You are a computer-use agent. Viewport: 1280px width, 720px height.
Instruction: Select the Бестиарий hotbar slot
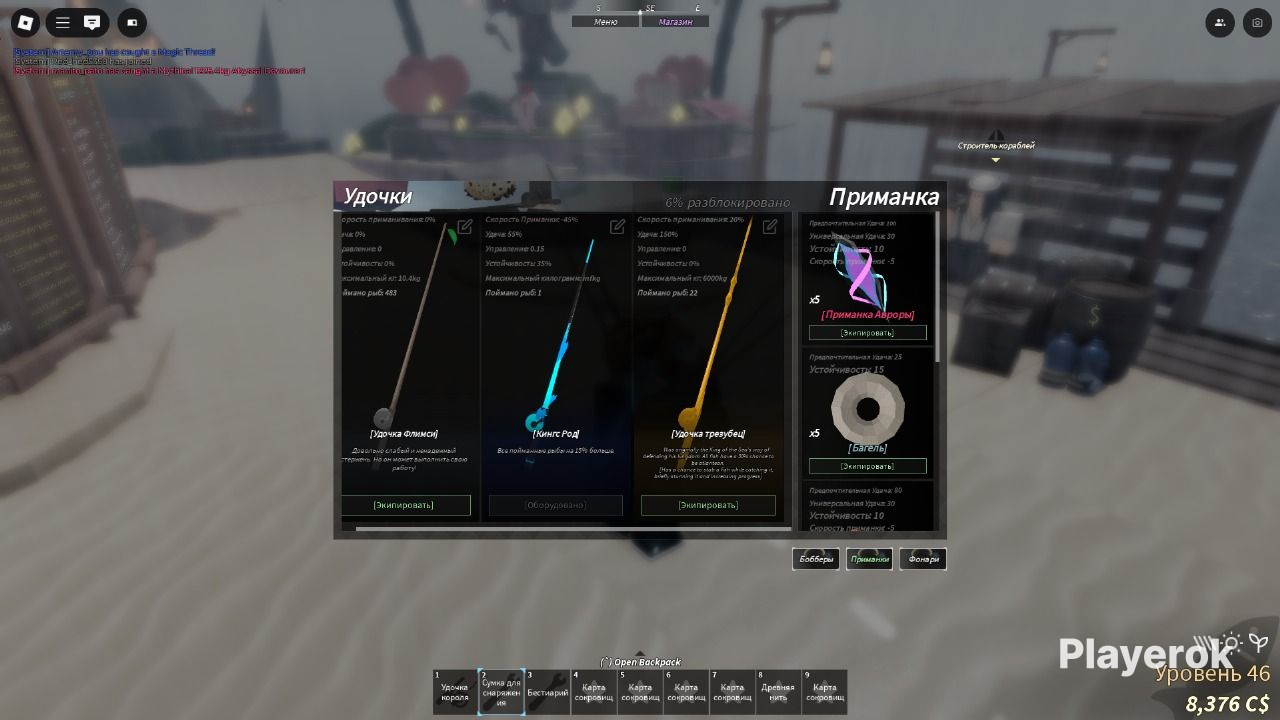tap(547, 691)
